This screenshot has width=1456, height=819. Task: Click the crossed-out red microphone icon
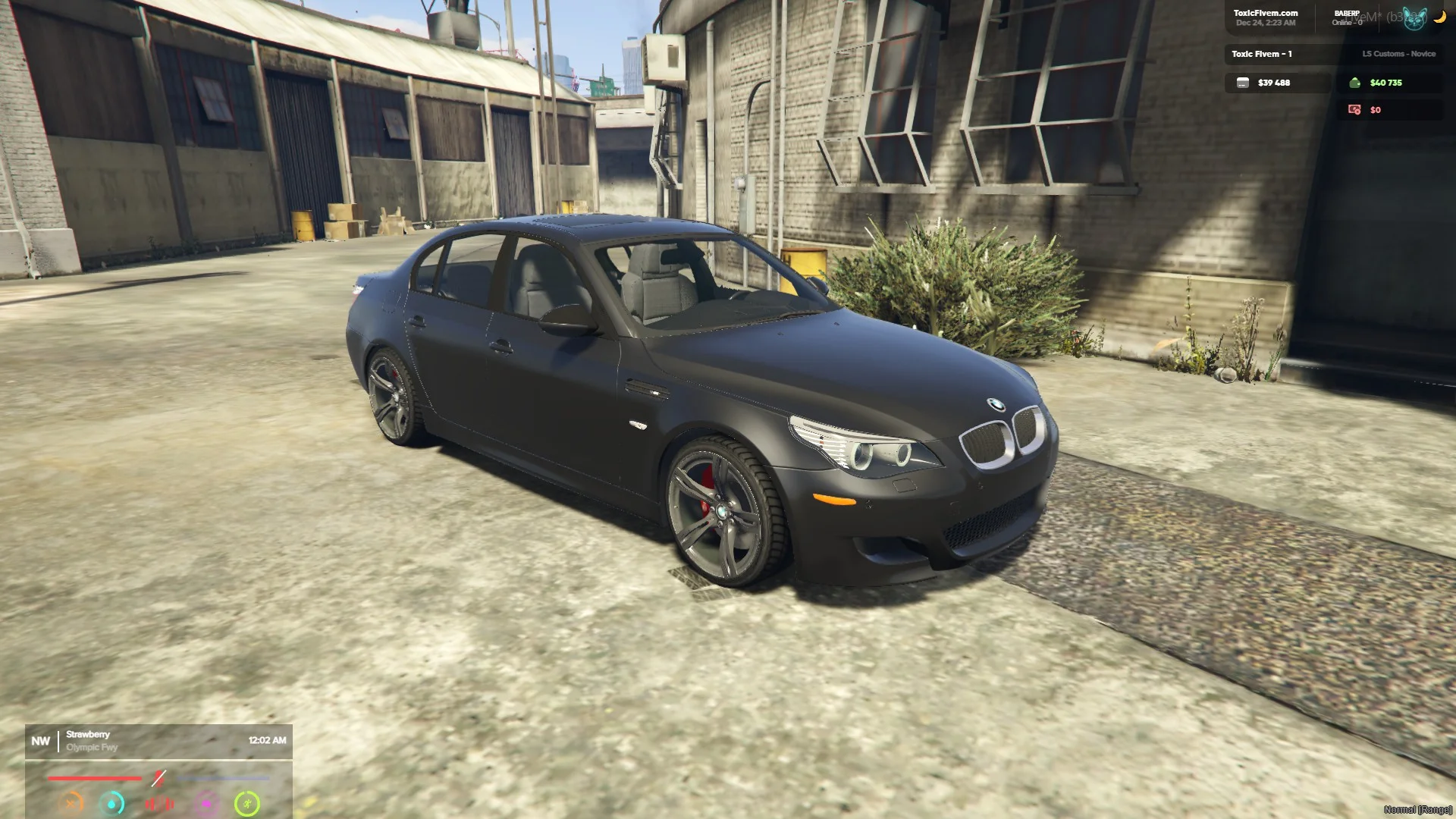click(158, 778)
